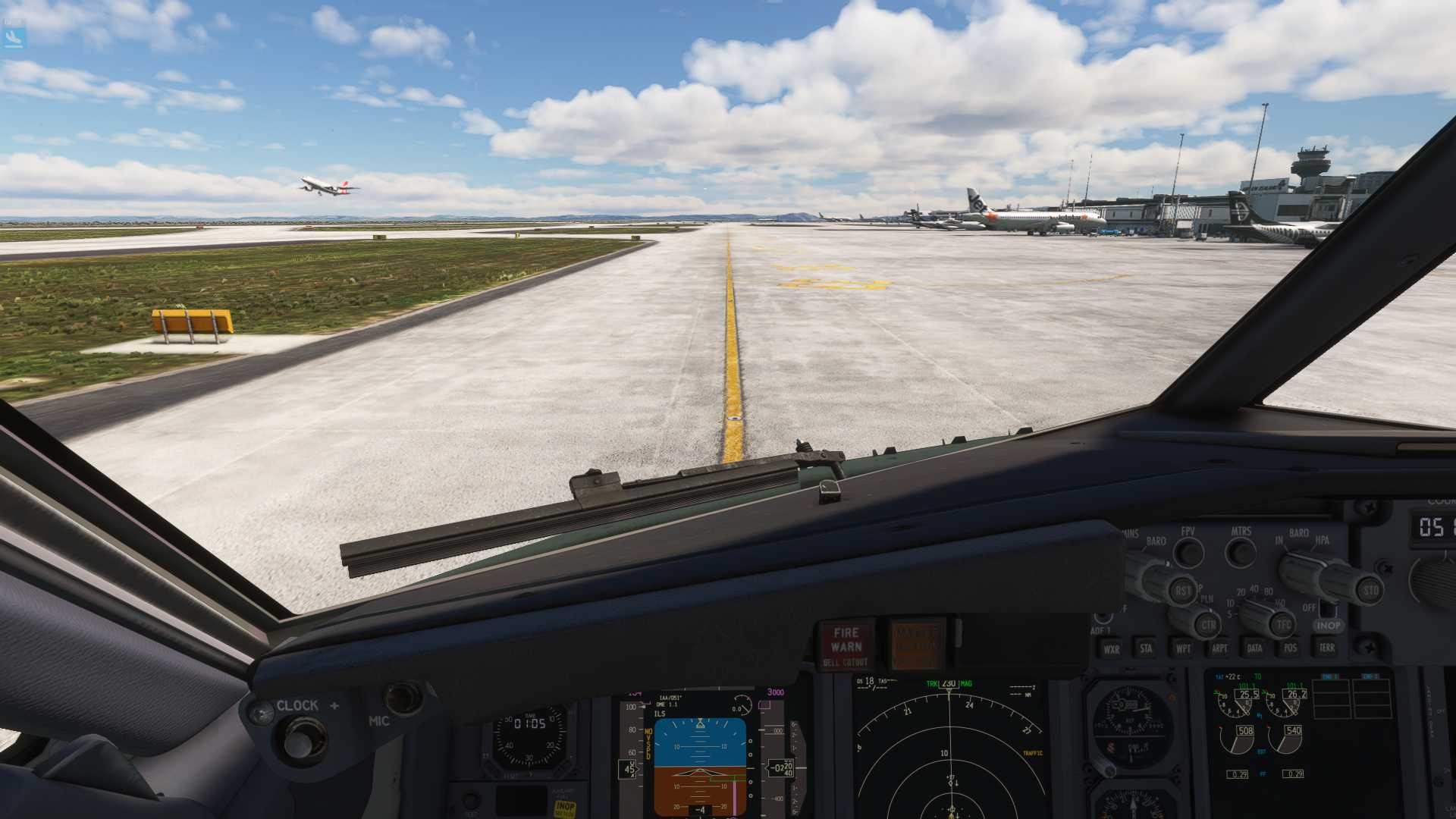Click the WXR weather radar button

[x=1111, y=648]
